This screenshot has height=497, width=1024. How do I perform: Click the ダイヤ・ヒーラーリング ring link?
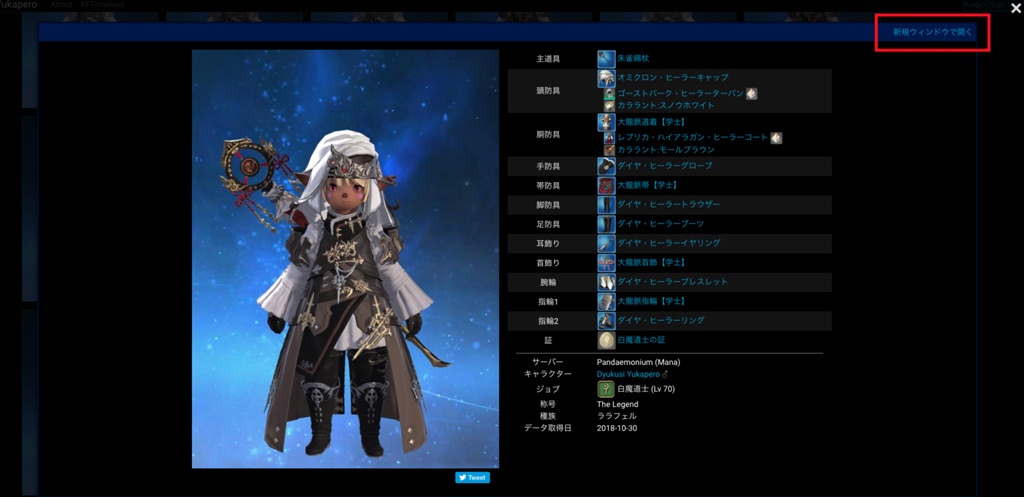[660, 321]
